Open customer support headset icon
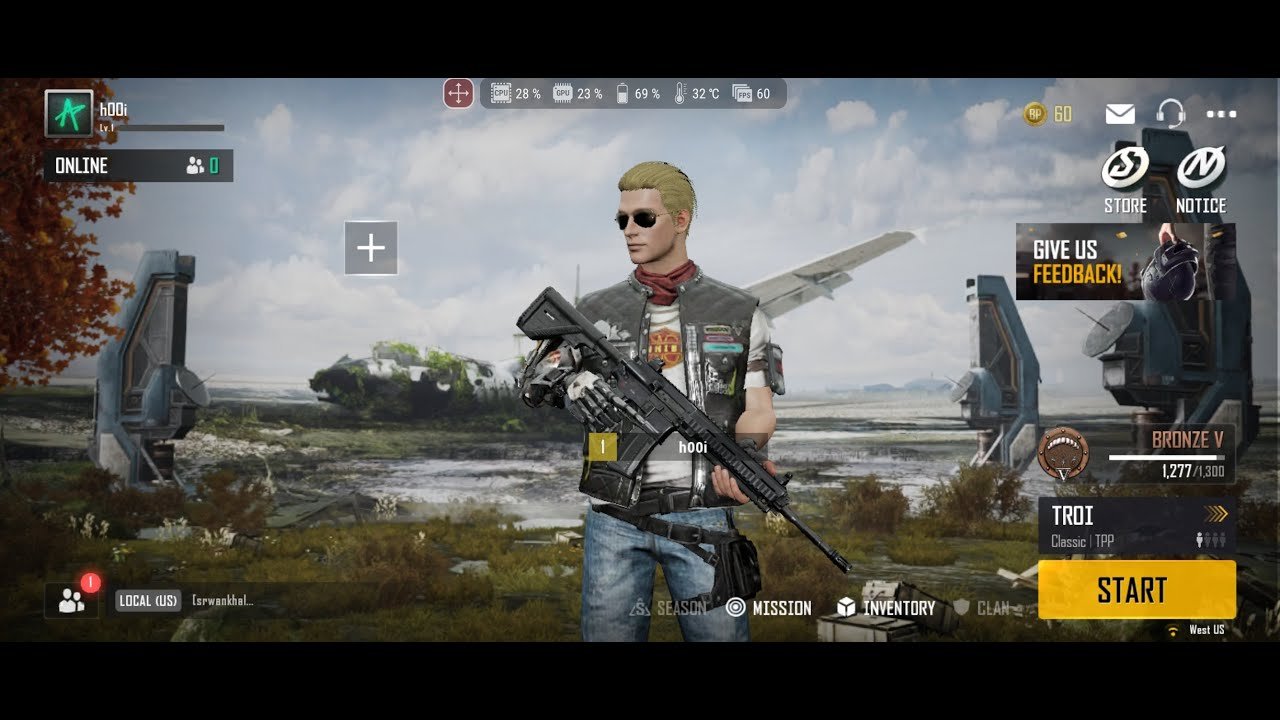The height and width of the screenshot is (720, 1280). [x=1170, y=114]
